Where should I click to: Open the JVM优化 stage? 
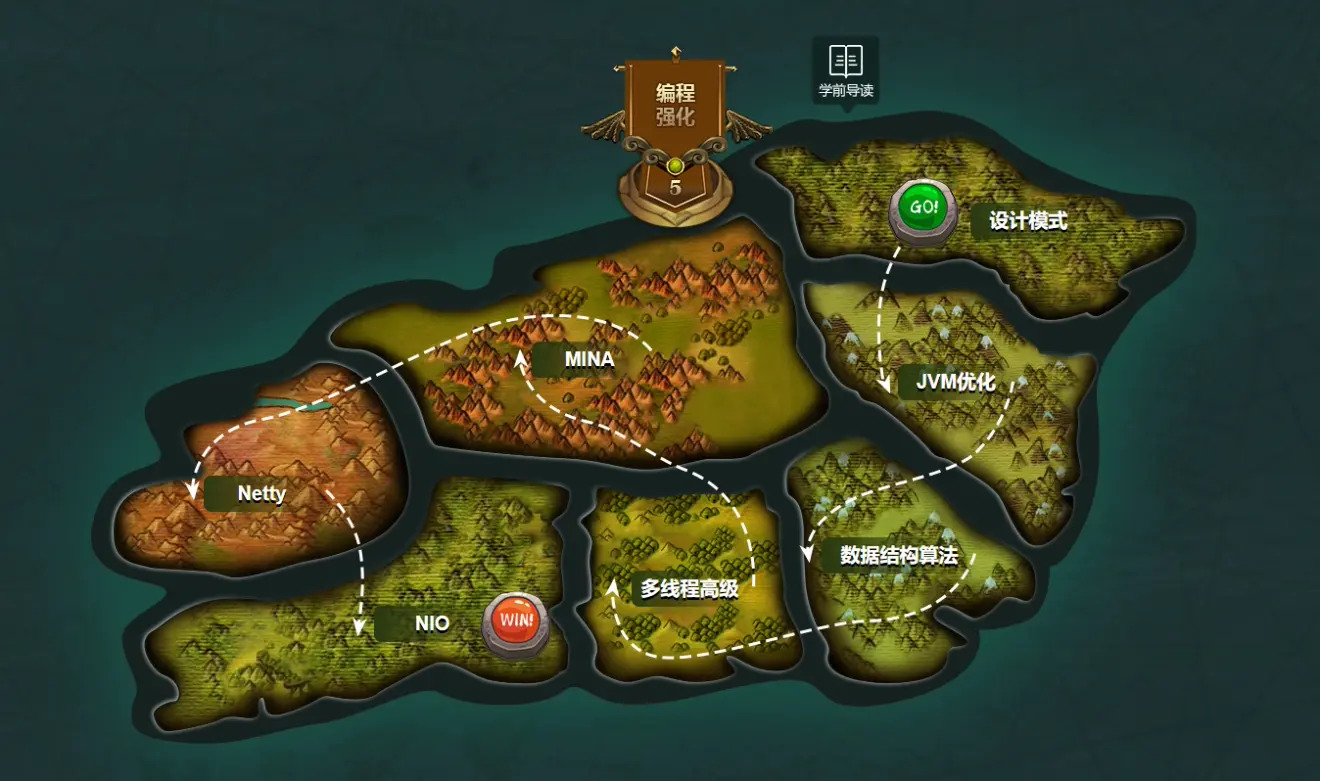tap(955, 381)
